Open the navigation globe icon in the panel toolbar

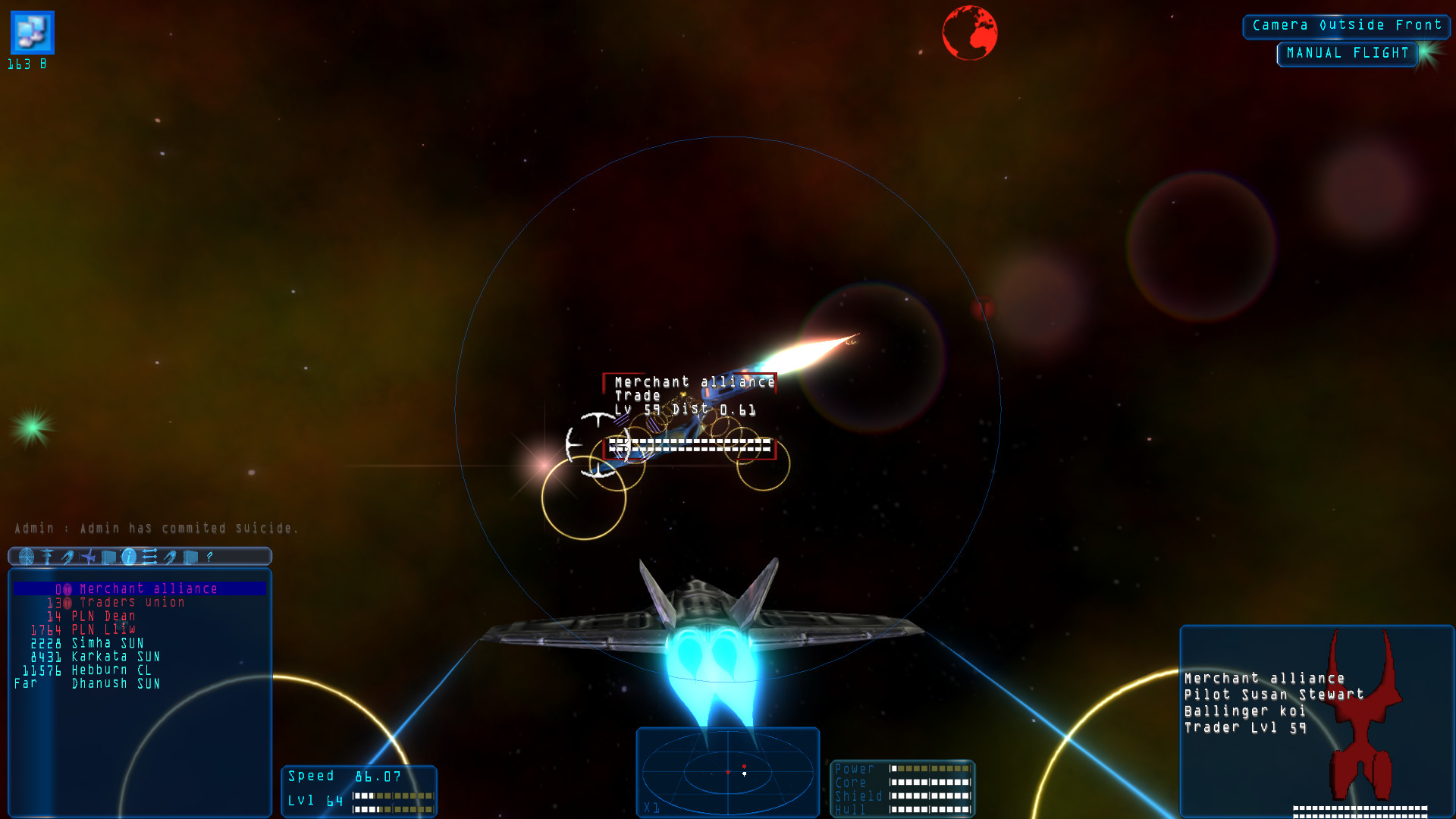click(x=27, y=557)
